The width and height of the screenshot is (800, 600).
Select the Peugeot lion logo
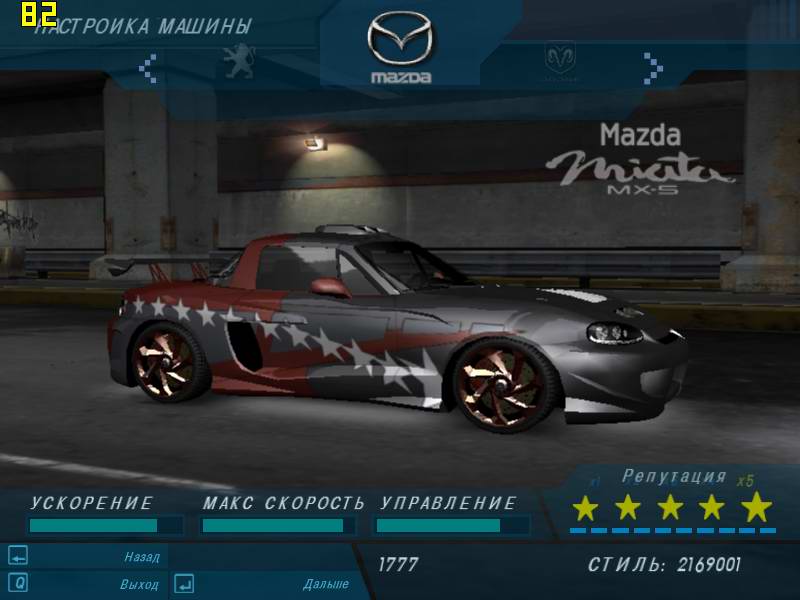coord(237,58)
